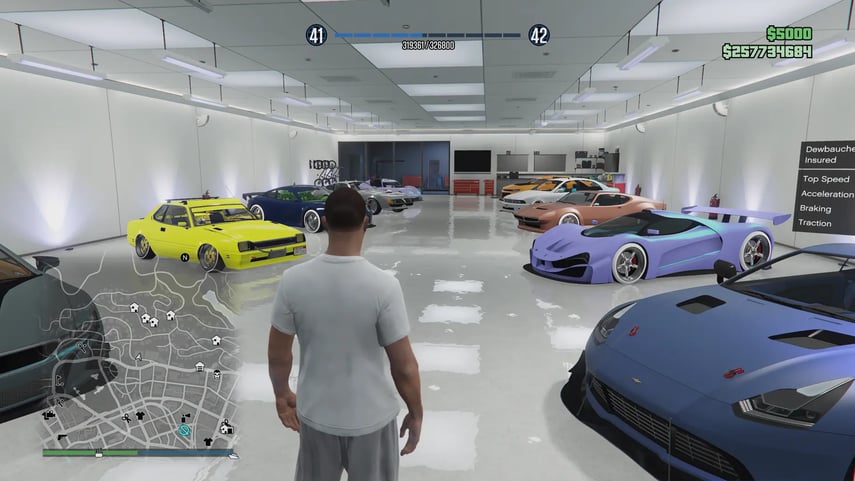Select the movie camera blip on minimap
This screenshot has width=855, height=481.
click(x=49, y=413)
